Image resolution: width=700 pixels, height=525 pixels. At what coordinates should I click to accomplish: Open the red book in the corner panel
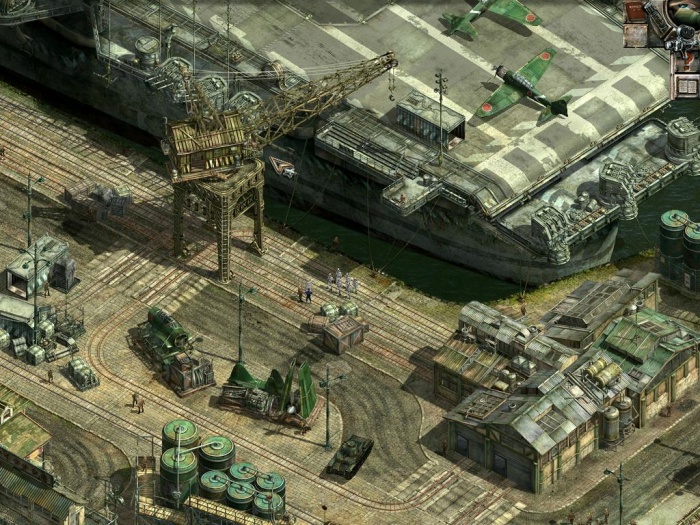pyautogui.click(x=635, y=10)
